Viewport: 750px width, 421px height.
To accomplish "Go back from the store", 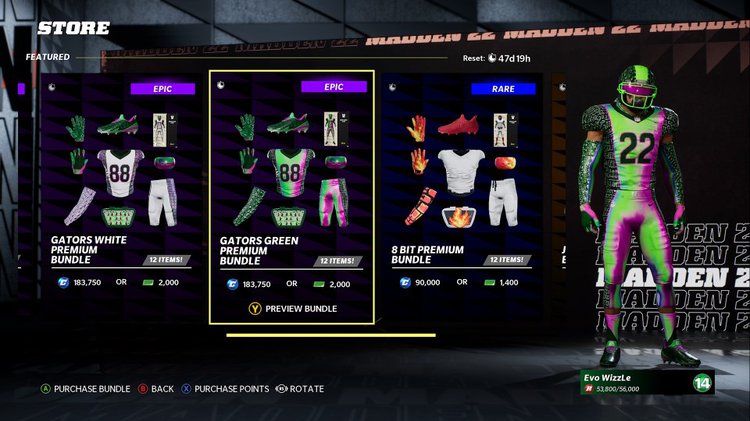I will 155,388.
